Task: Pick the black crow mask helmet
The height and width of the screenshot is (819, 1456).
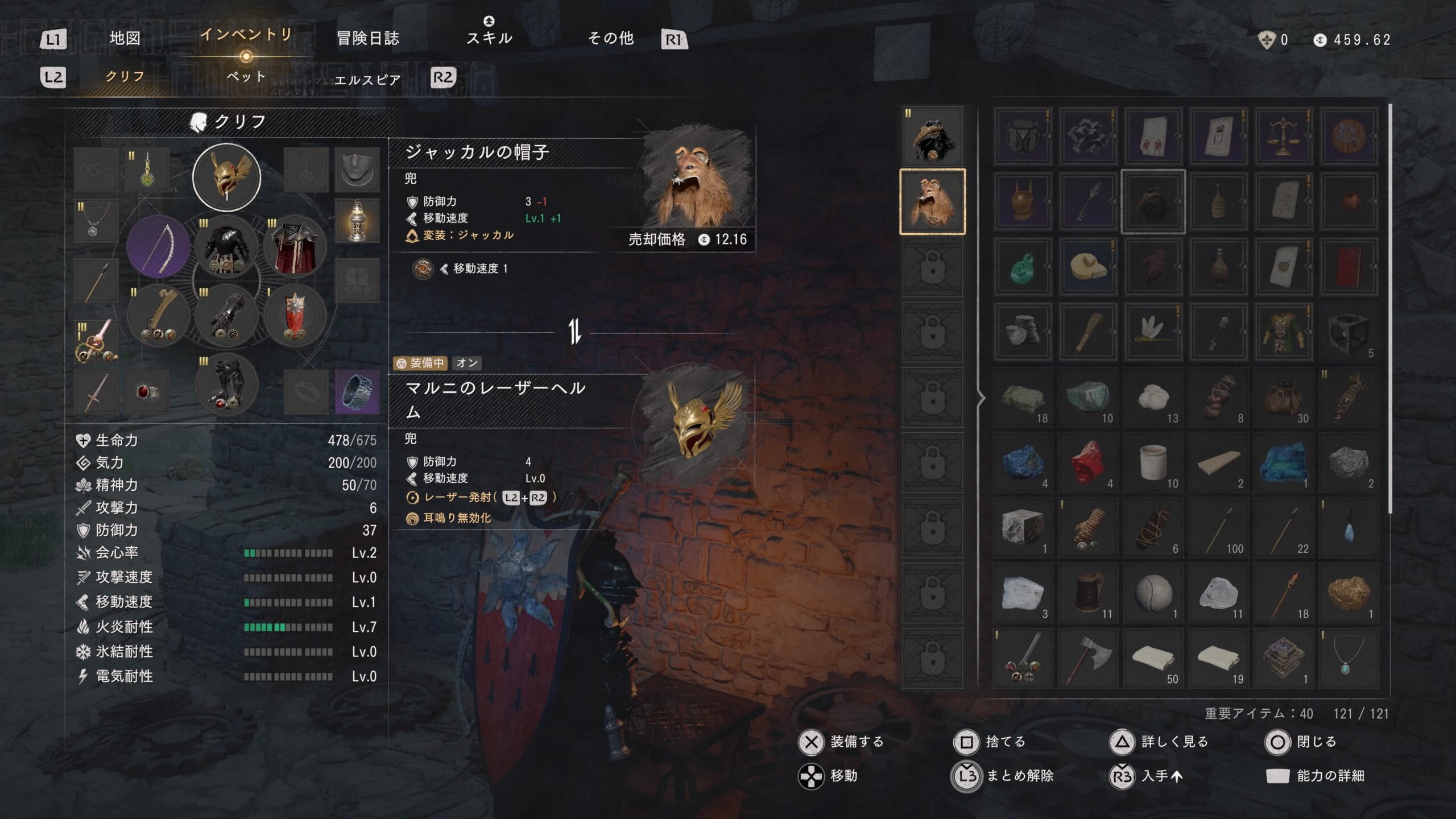Action: click(933, 136)
